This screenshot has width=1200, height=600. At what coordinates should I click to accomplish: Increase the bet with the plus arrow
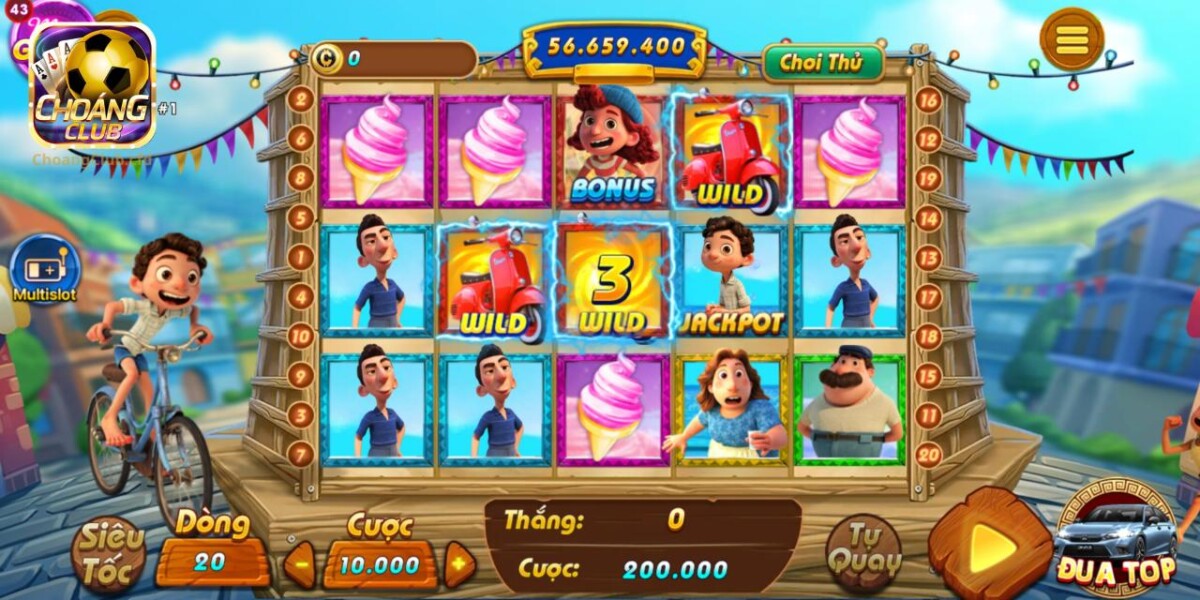point(458,565)
